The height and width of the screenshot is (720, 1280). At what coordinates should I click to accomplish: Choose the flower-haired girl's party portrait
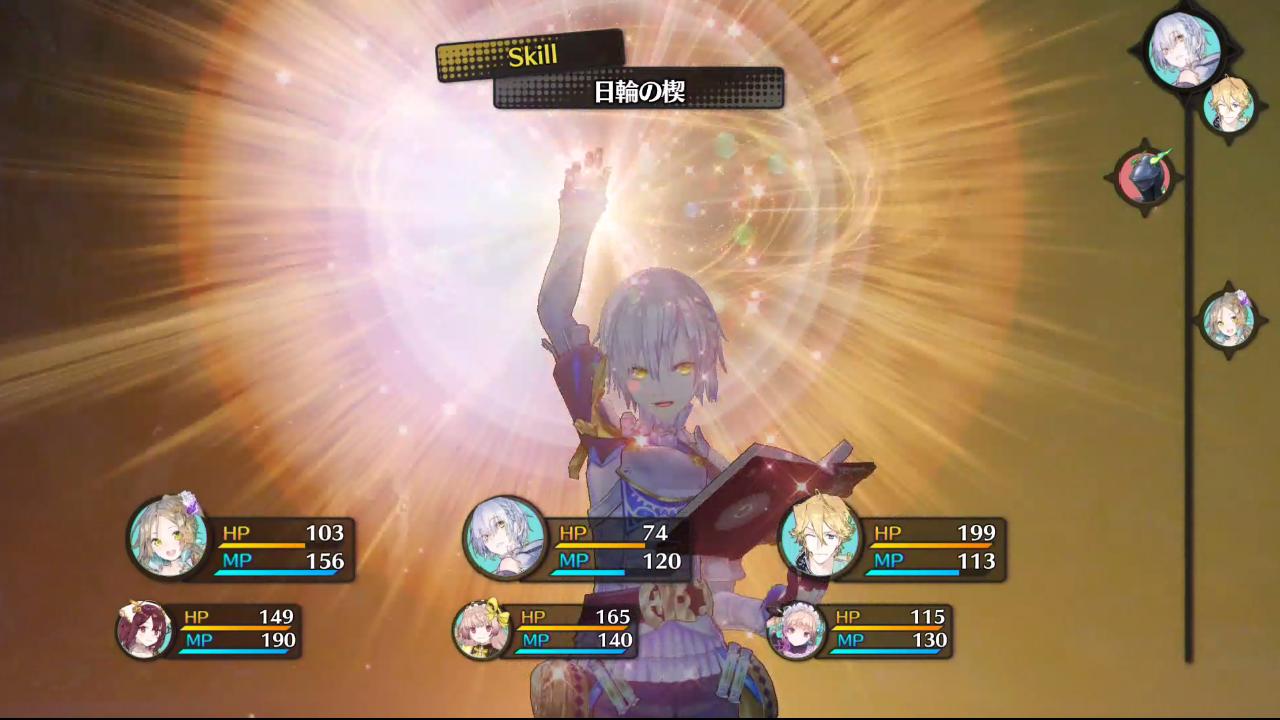coord(168,537)
